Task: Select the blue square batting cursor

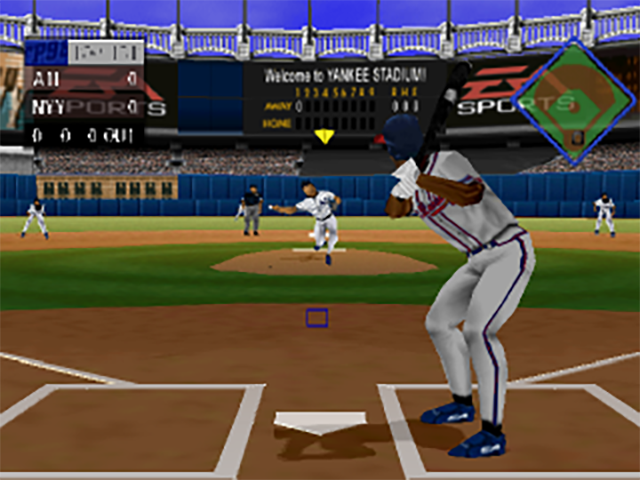Action: tap(317, 318)
